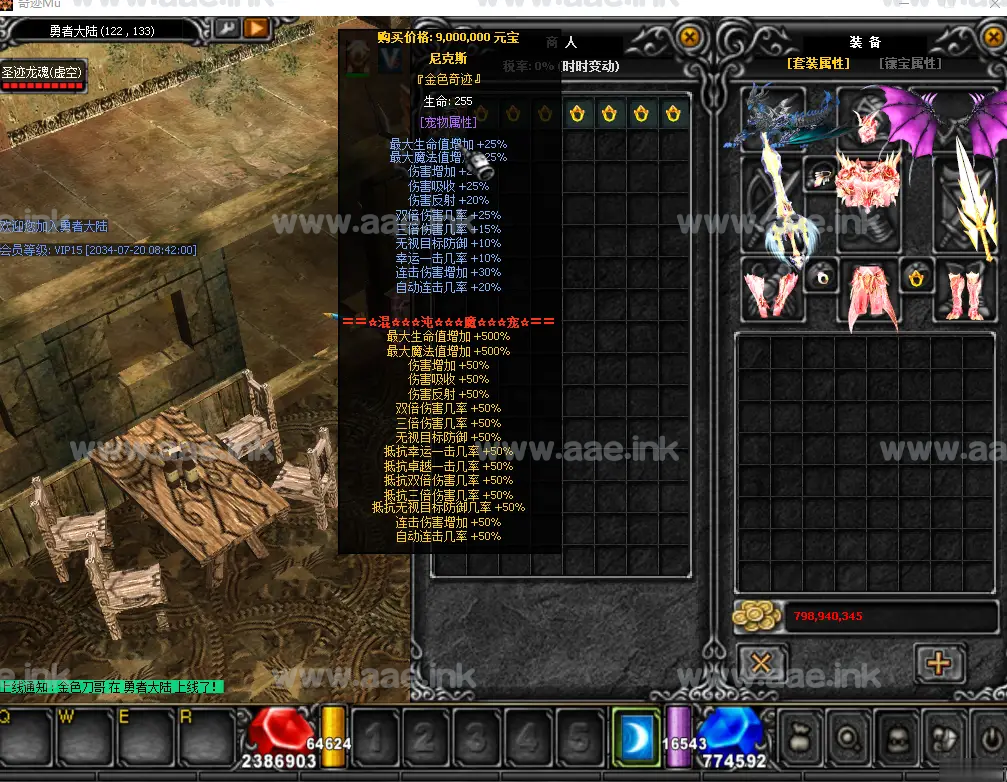Click the X button below inventory grid

coord(761,664)
